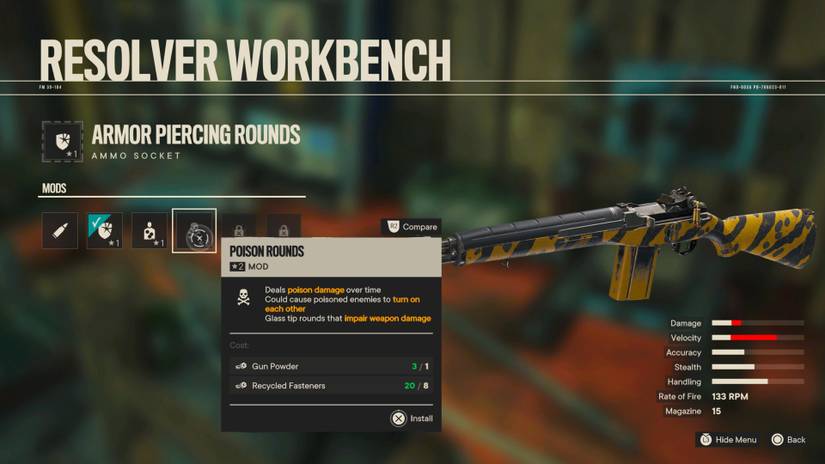Select the body target rounds mod slot

pyautogui.click(x=150, y=231)
